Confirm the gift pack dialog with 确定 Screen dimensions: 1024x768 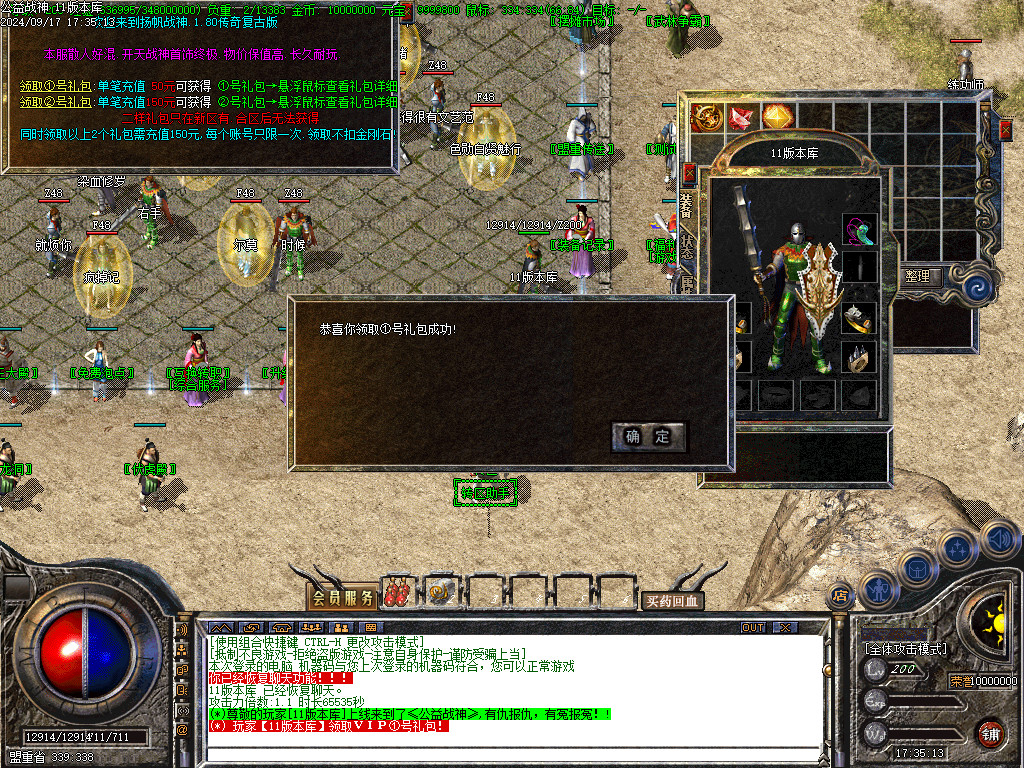click(x=648, y=436)
